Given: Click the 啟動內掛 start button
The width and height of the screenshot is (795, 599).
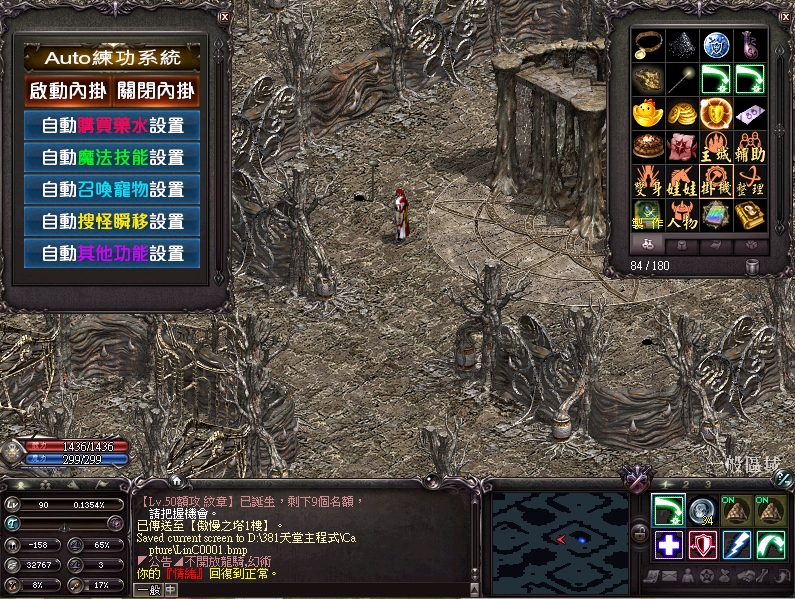Looking at the screenshot, I should pyautogui.click(x=65, y=91).
